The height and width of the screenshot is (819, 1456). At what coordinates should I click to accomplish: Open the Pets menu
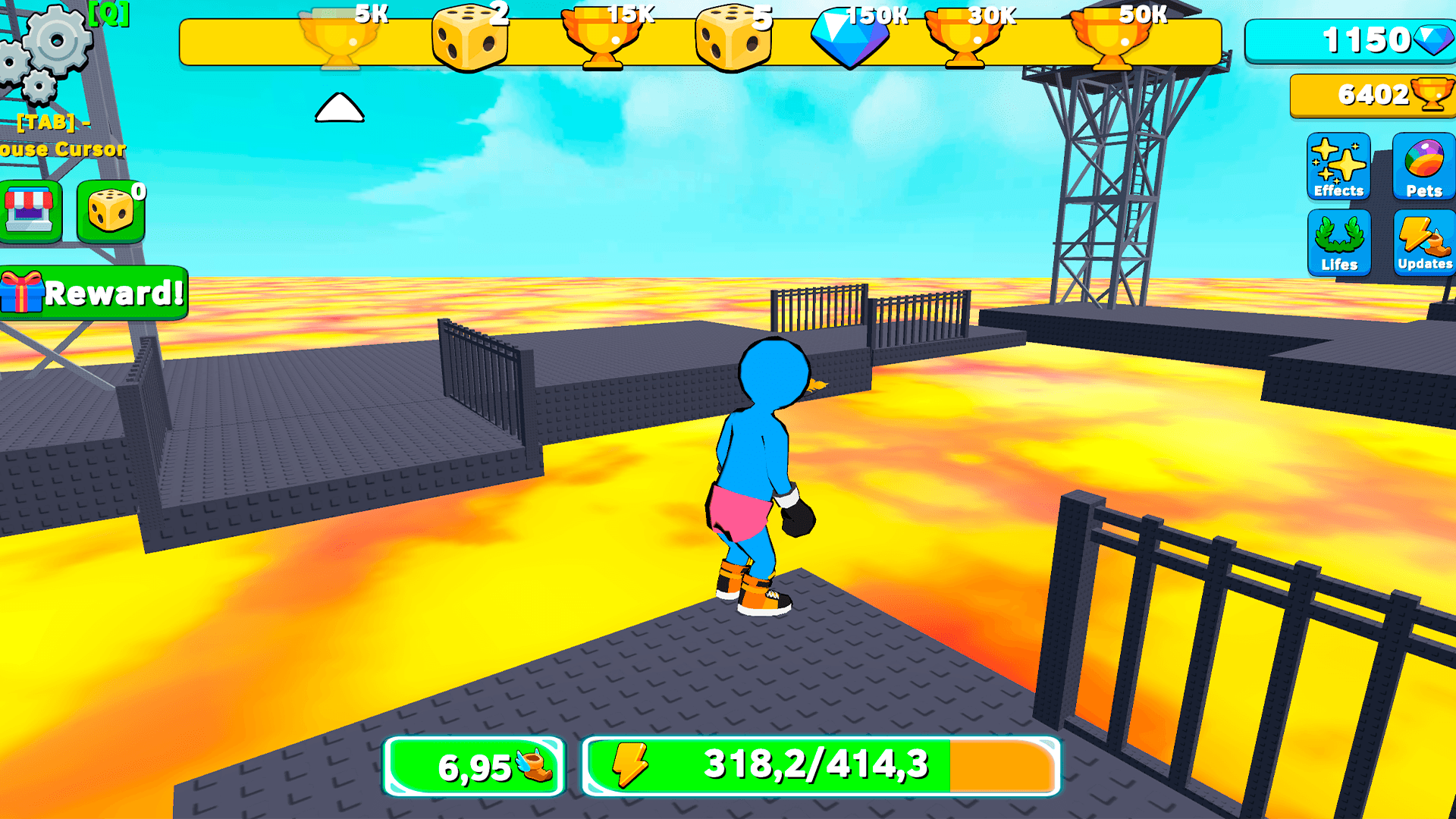point(1423,167)
